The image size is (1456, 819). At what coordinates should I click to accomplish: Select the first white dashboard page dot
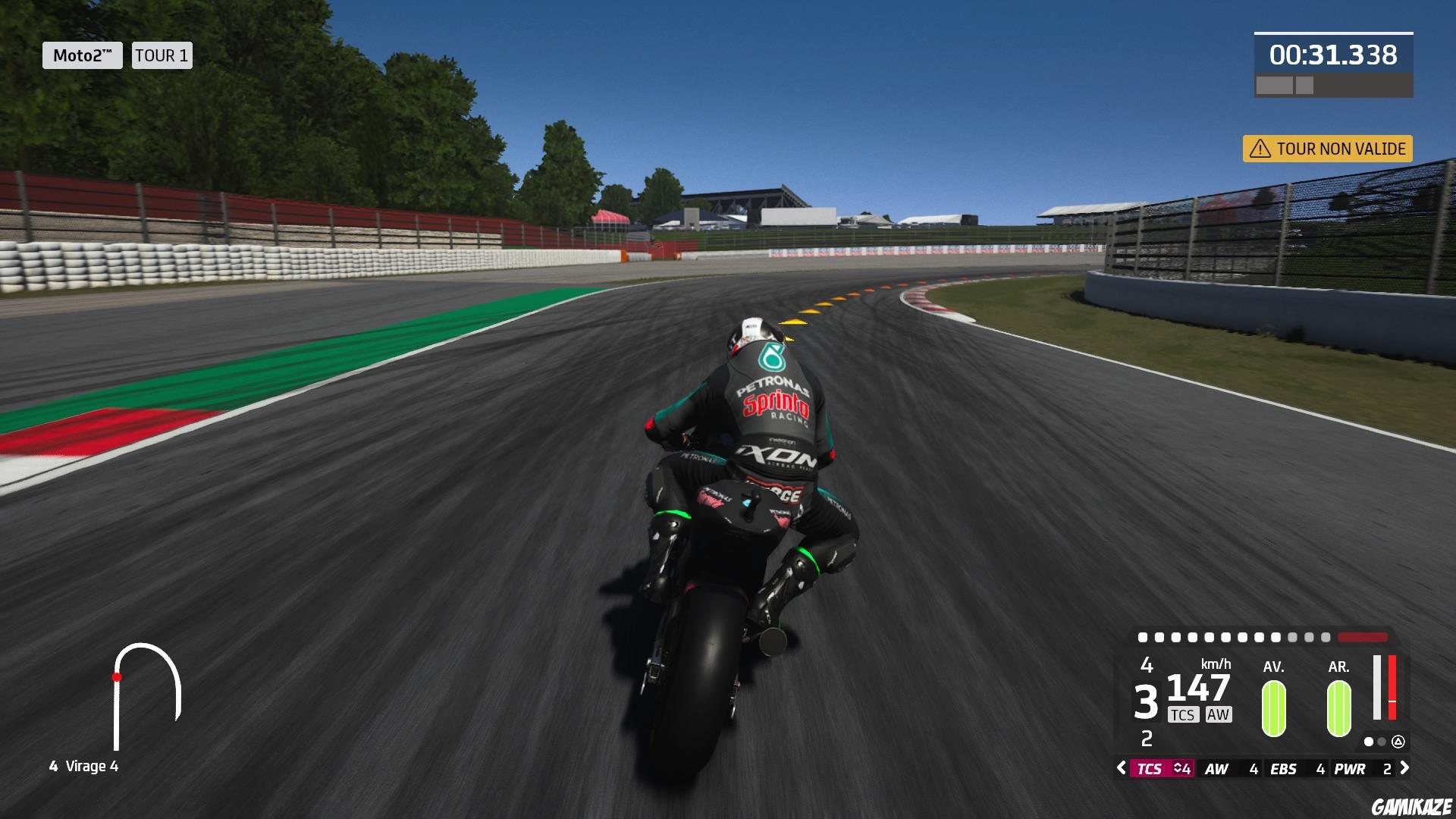[x=1368, y=742]
